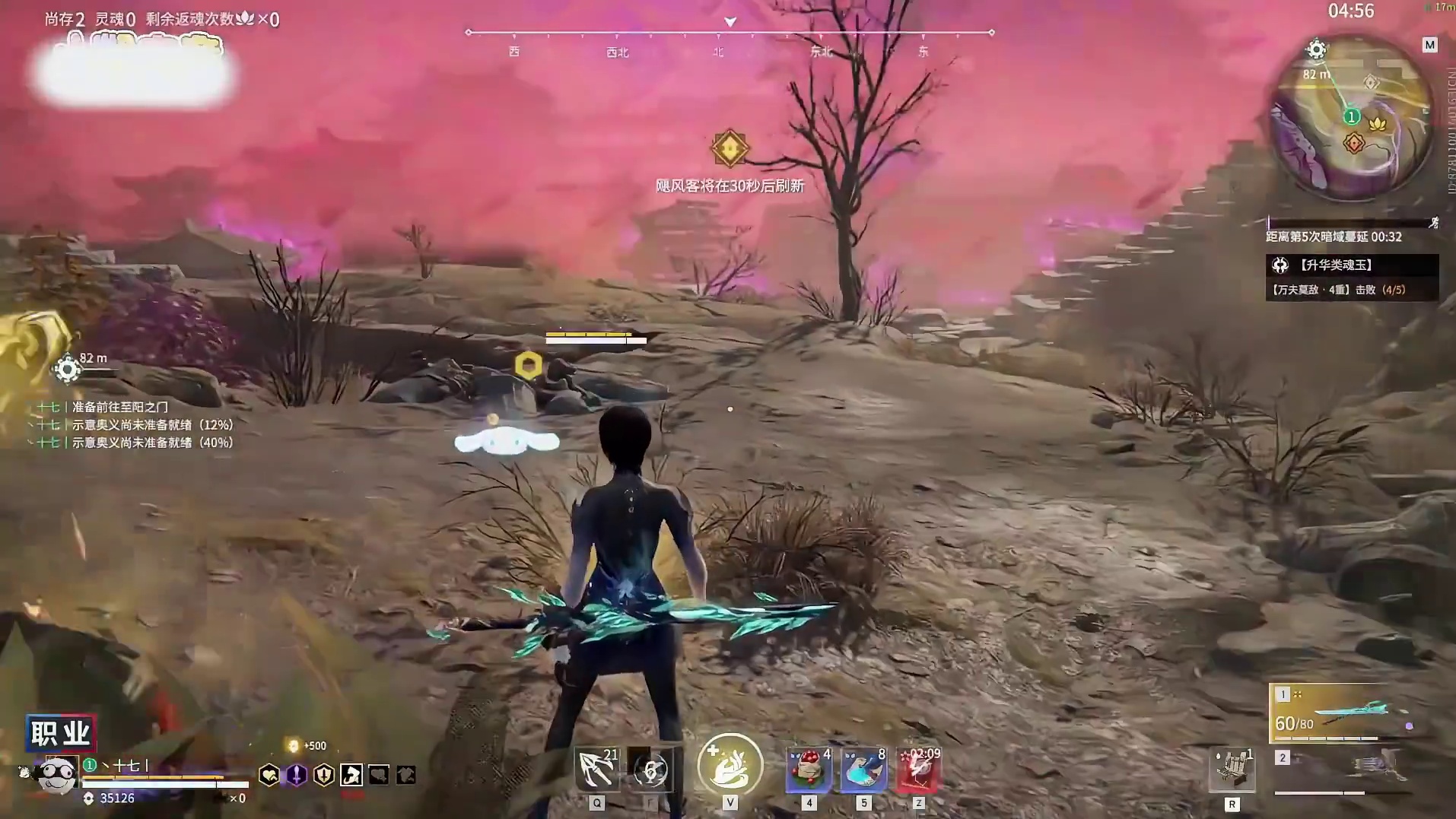The image size is (1456, 819).
Task: Use the blue armor powder item
Action: pyautogui.click(x=863, y=770)
